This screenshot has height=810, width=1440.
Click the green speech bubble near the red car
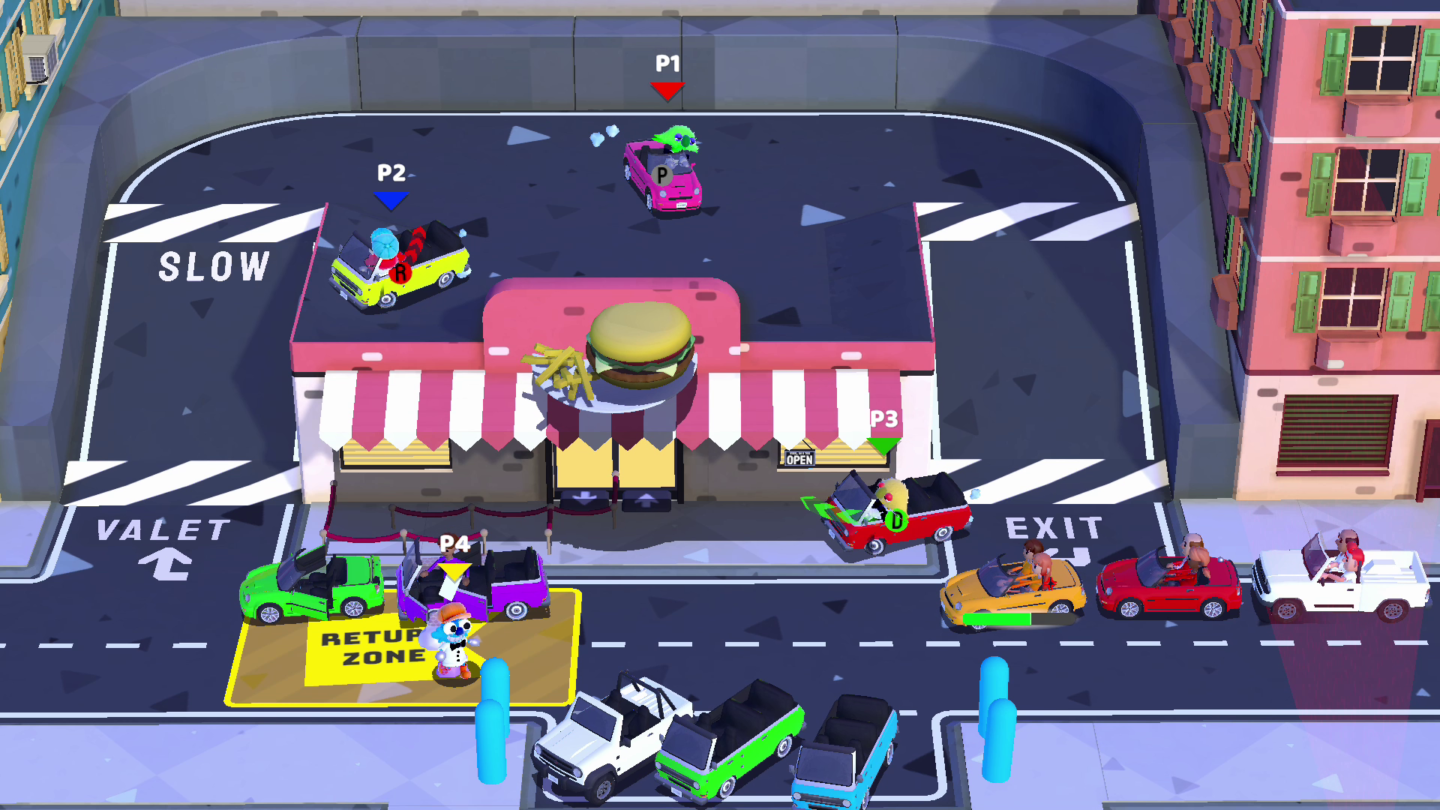tap(824, 505)
